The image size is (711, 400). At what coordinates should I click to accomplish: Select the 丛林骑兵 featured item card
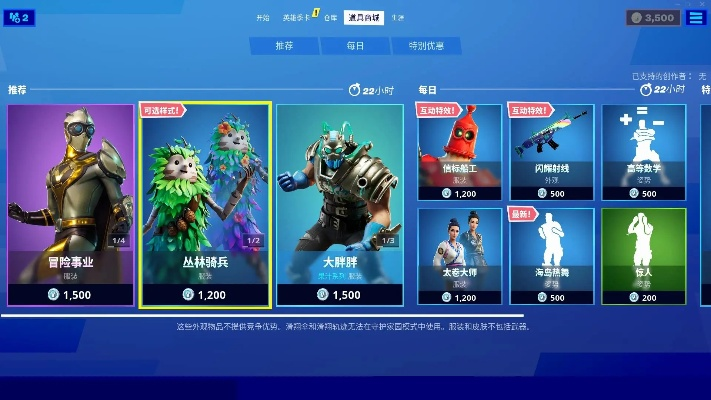[x=206, y=204]
